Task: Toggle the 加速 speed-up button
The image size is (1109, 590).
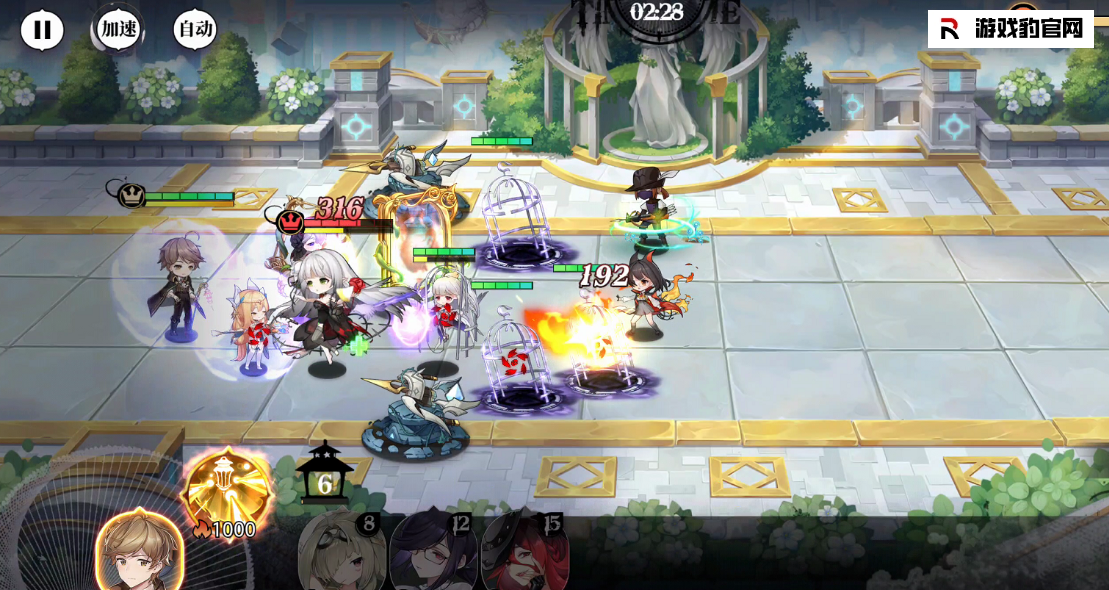Action: [x=118, y=30]
